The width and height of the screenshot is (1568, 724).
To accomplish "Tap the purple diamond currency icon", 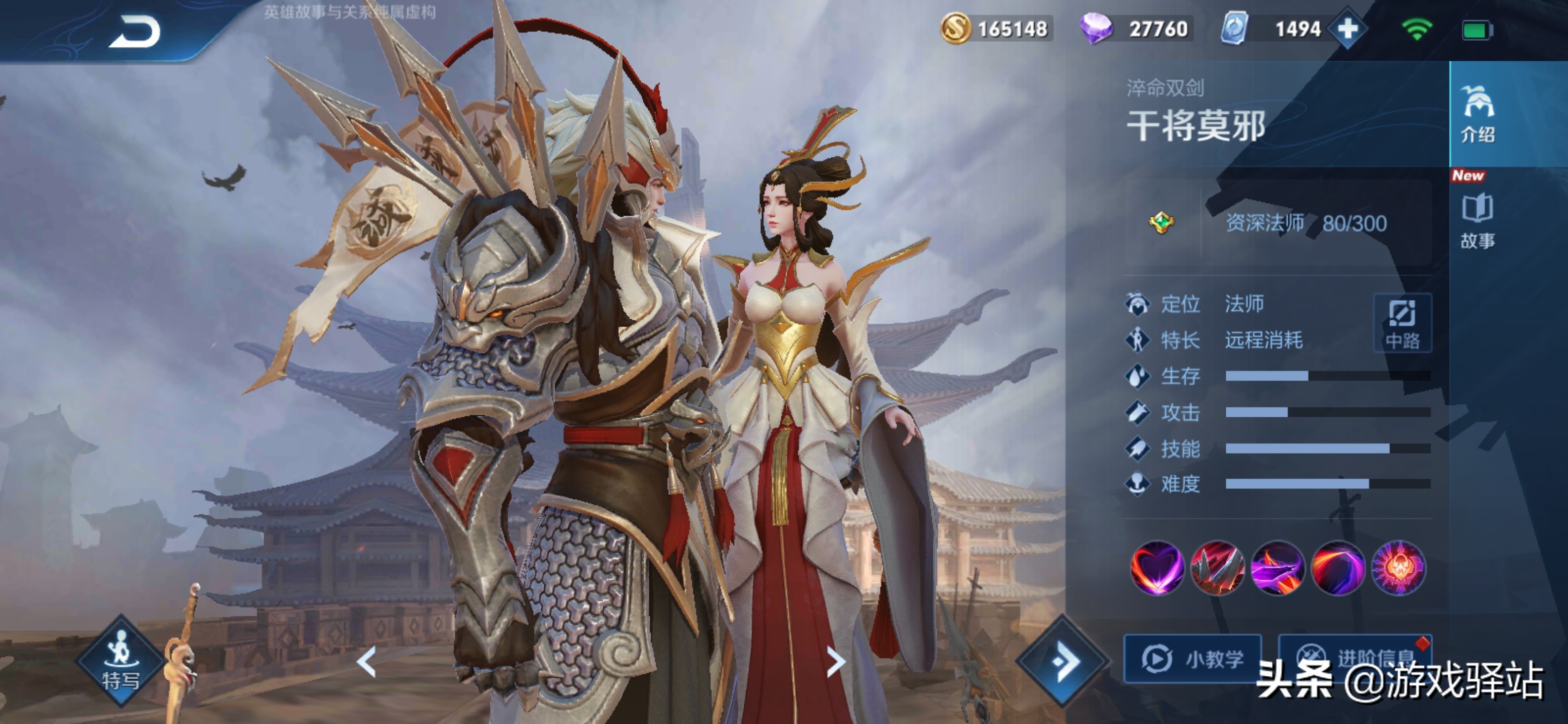I will (1096, 29).
